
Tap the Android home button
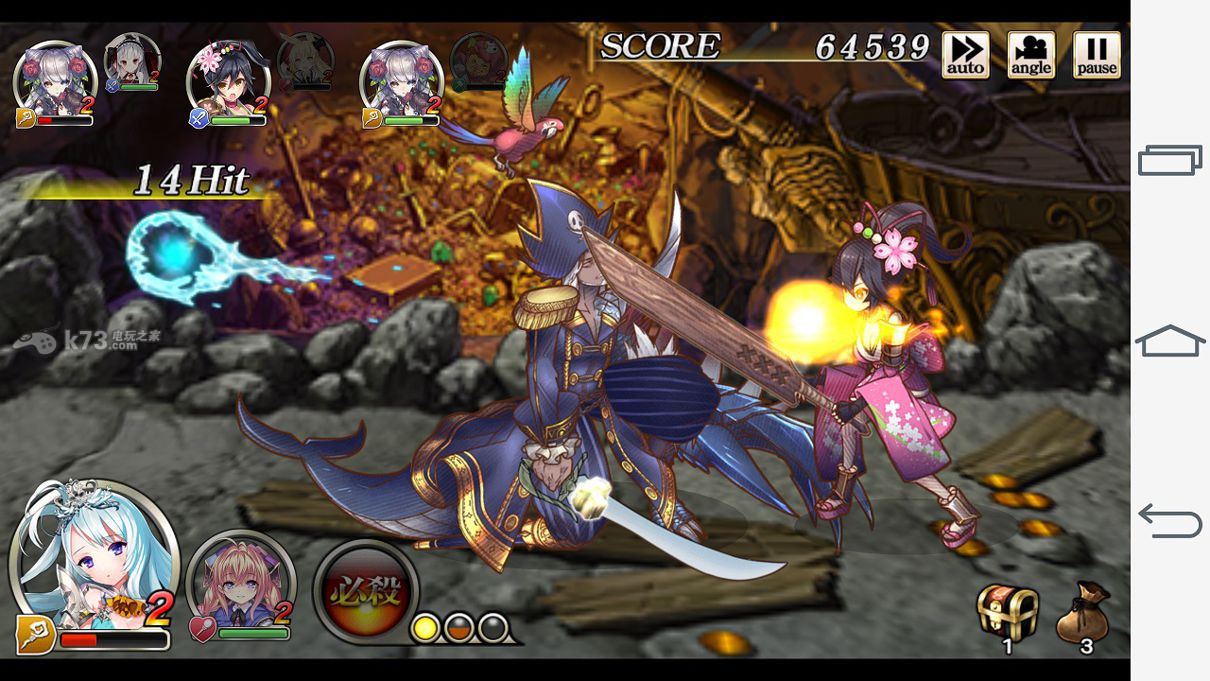[x=1170, y=341]
